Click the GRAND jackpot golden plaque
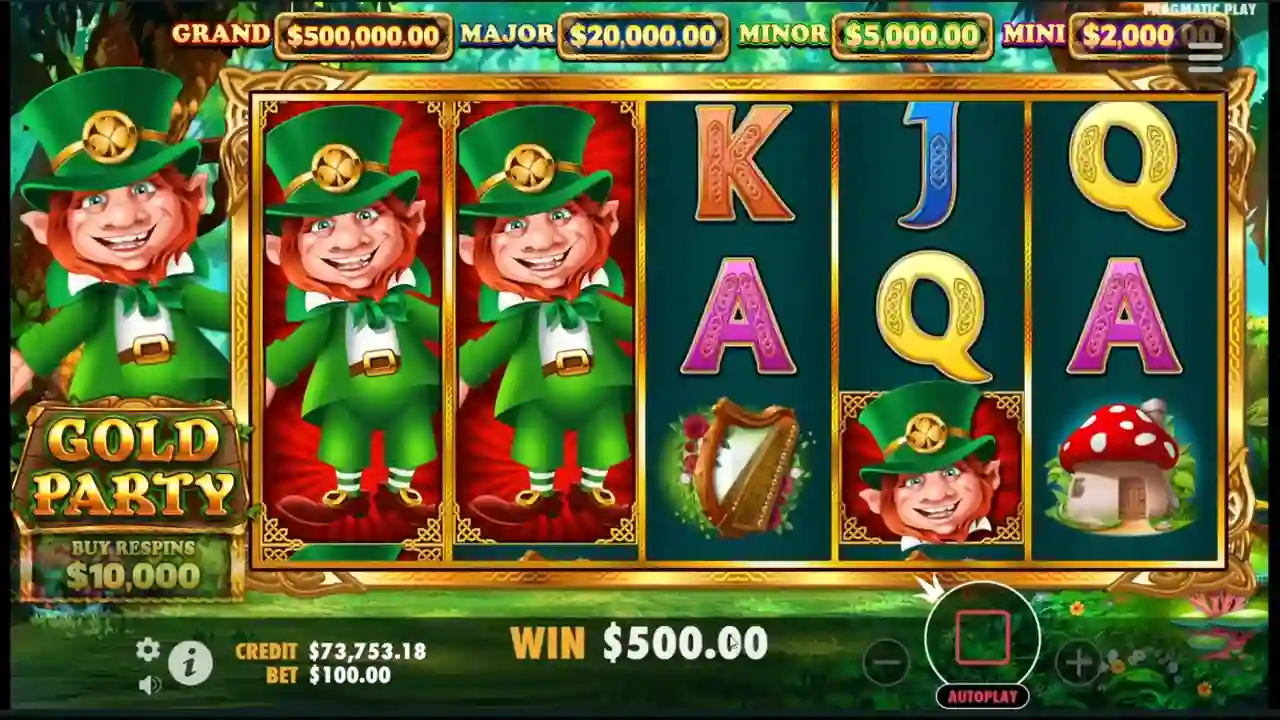Viewport: 1280px width, 720px height. coord(363,35)
